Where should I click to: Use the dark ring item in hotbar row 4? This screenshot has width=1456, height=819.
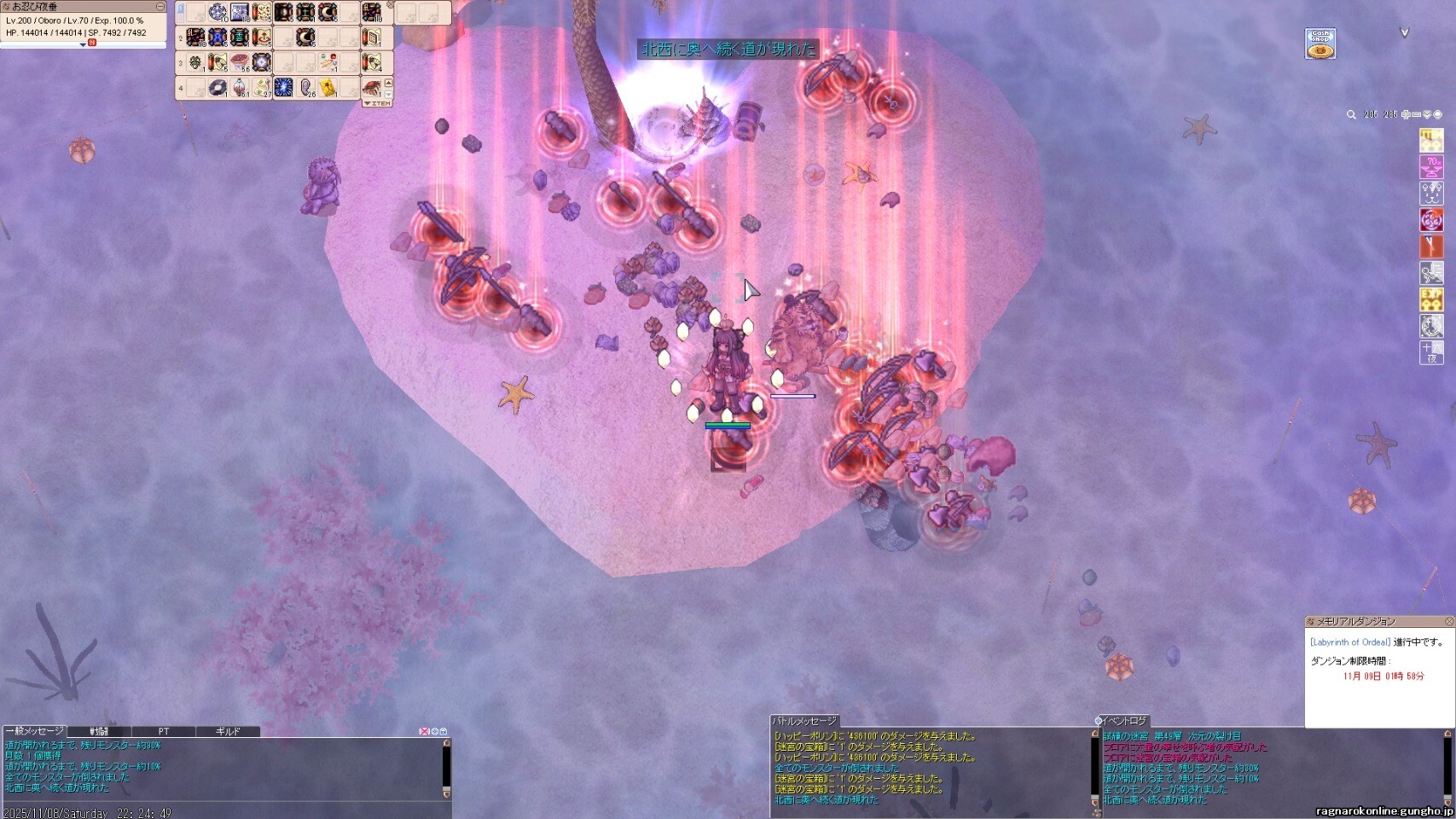pyautogui.click(x=218, y=88)
